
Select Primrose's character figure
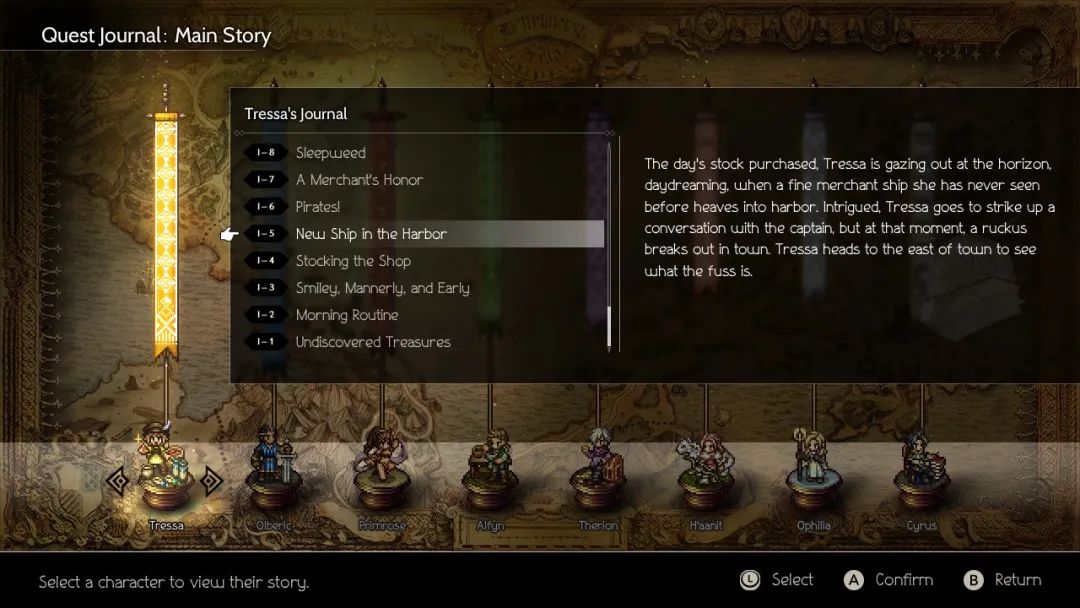381,470
